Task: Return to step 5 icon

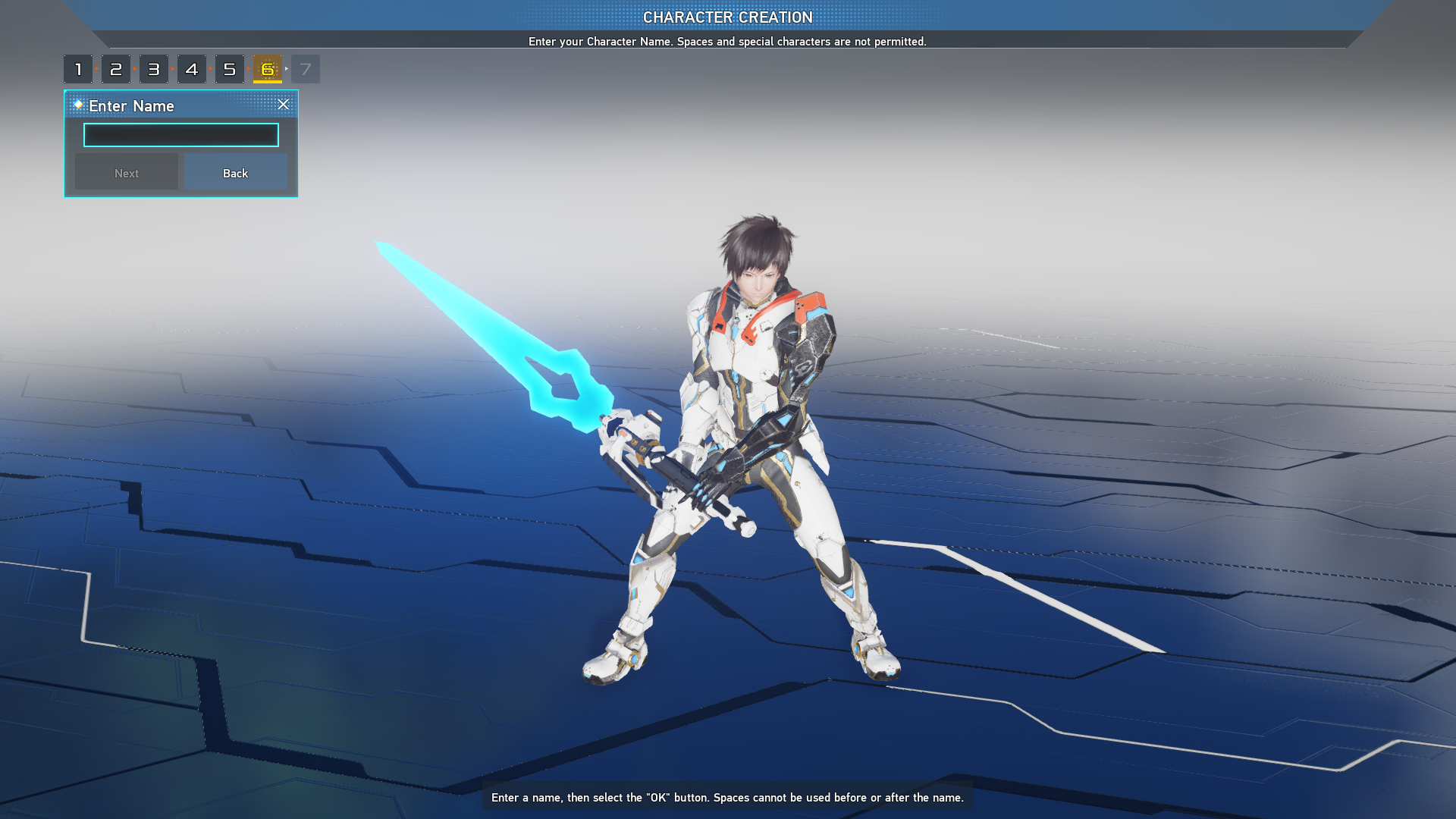Action: point(230,68)
